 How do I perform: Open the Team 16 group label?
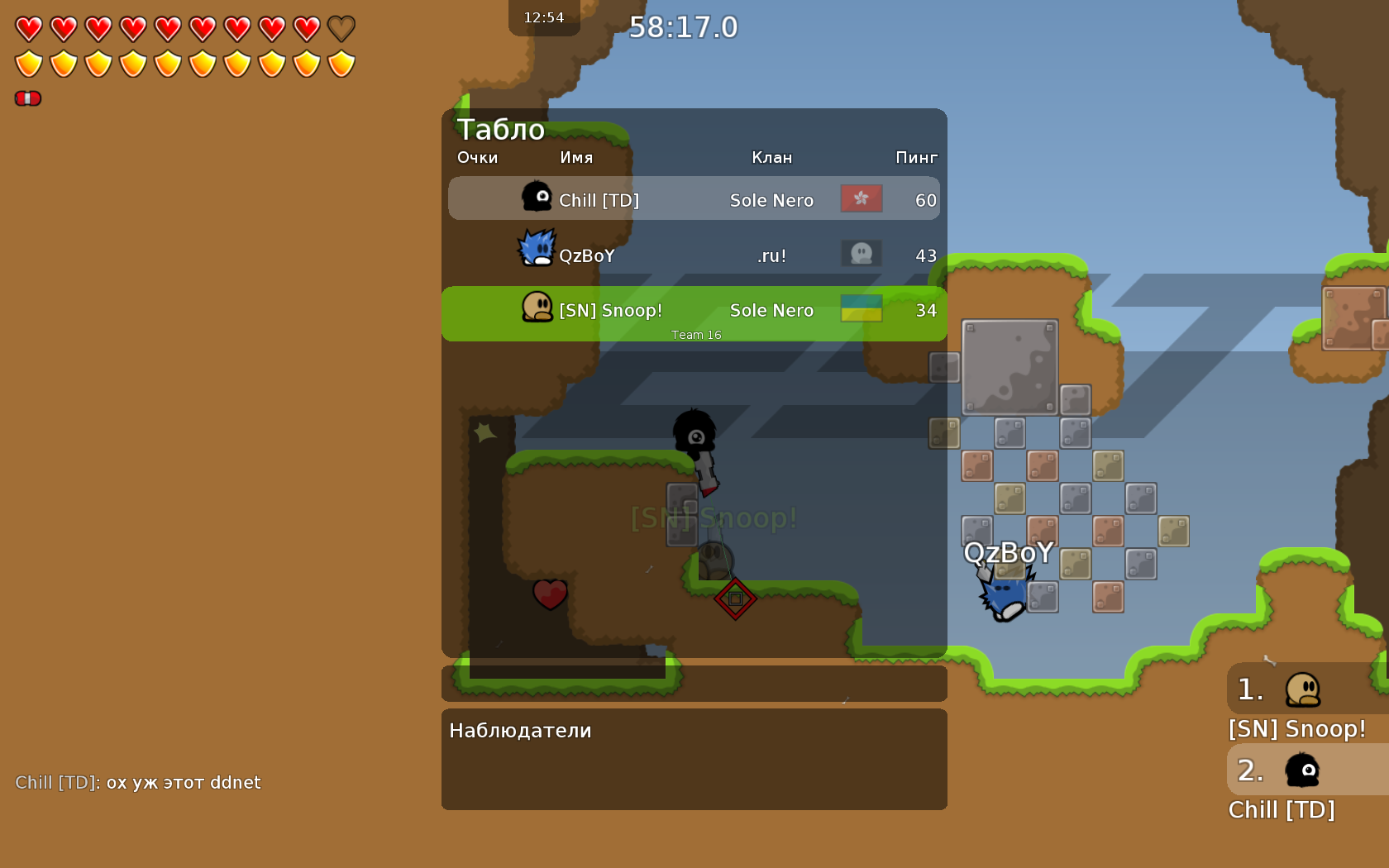coord(695,335)
